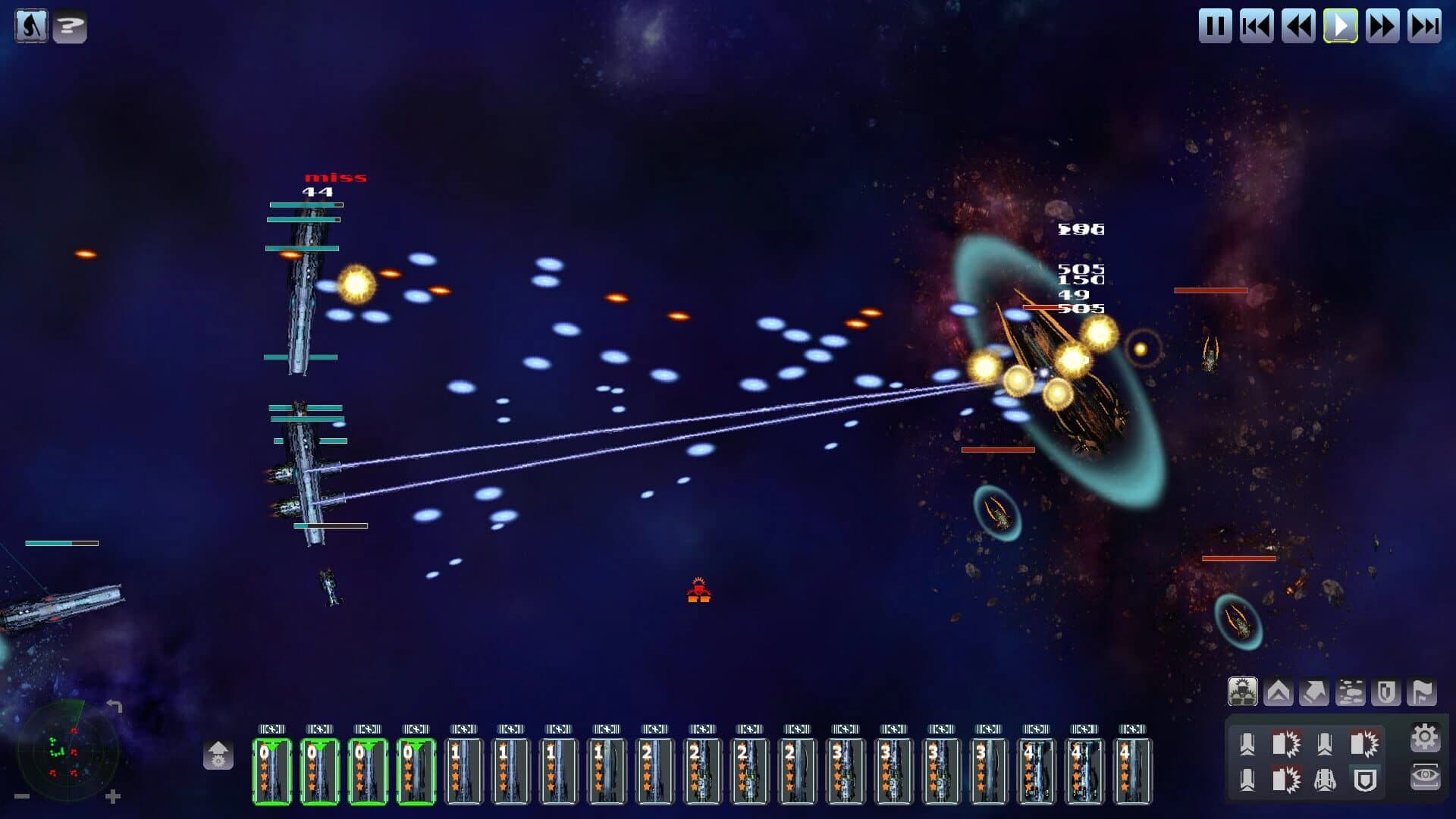Select the production gears icon above the ability panel

point(1243,690)
